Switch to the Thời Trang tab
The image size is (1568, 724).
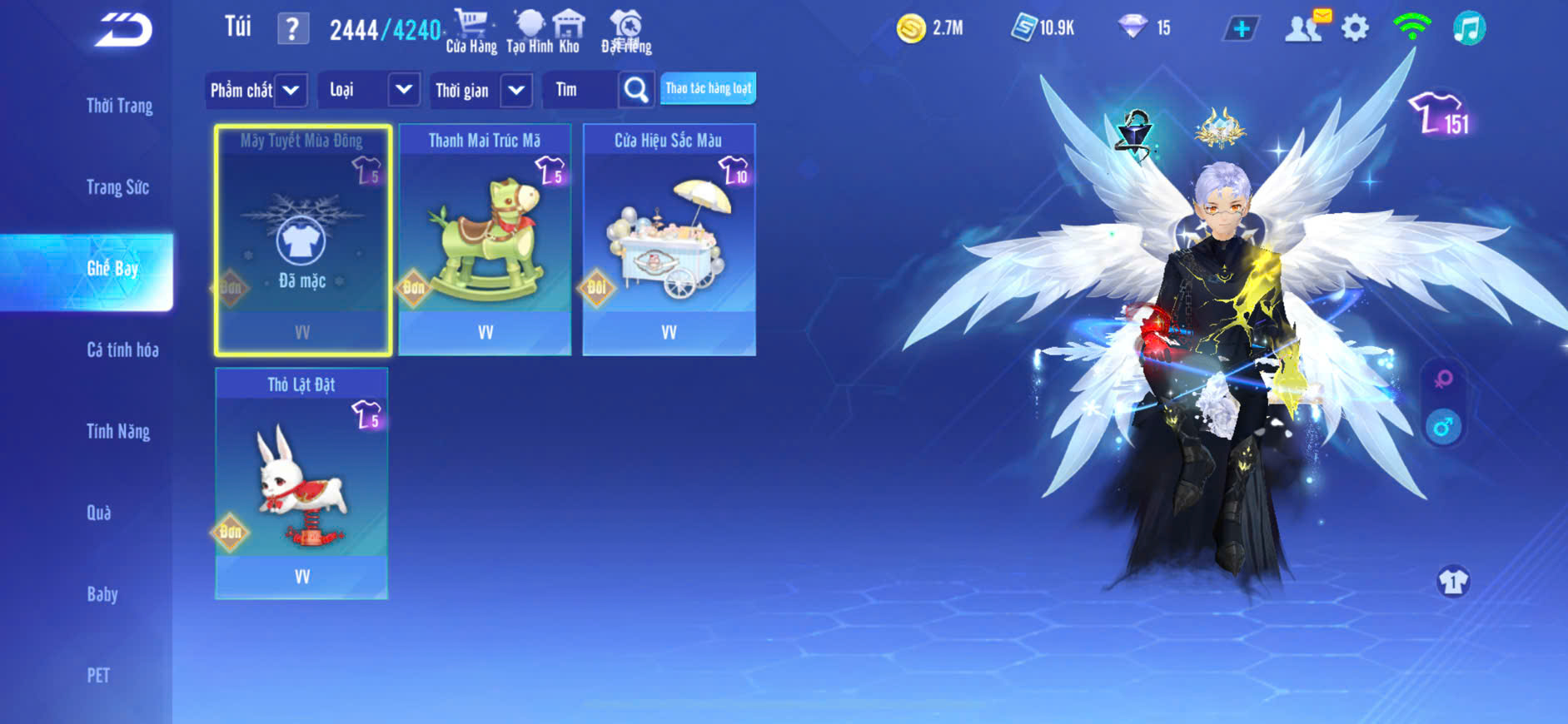(x=119, y=106)
